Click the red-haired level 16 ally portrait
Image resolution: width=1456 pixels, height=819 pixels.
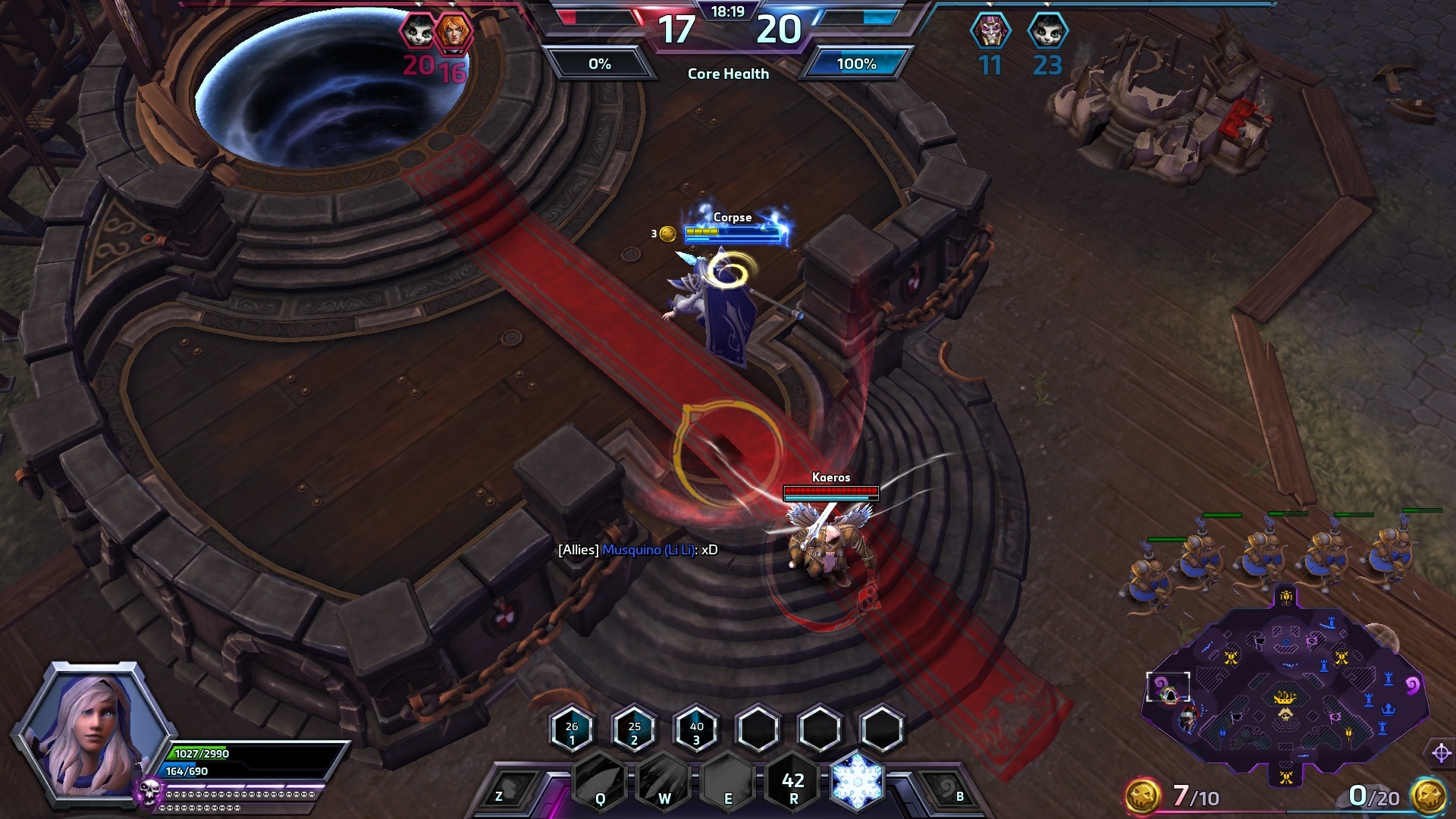click(454, 32)
